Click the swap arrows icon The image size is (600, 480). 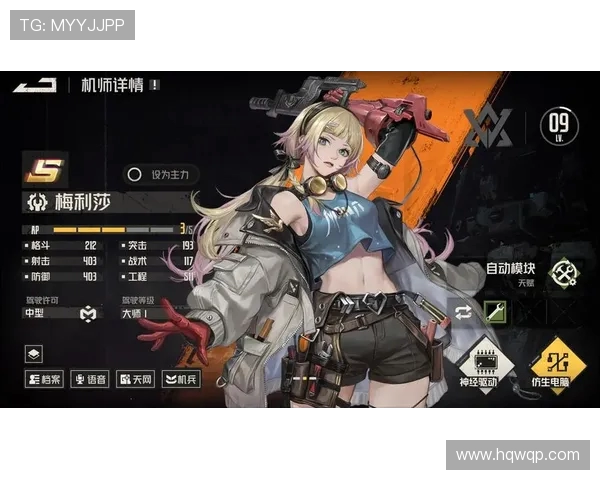[x=461, y=311]
